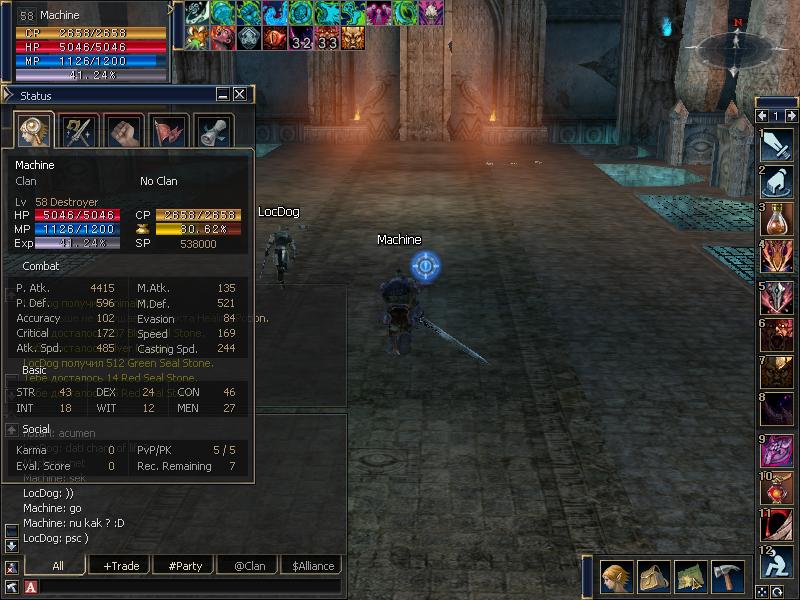Image resolution: width=800 pixels, height=600 pixels.
Task: Use the potion in shortcut slot 3
Action: coord(777,220)
